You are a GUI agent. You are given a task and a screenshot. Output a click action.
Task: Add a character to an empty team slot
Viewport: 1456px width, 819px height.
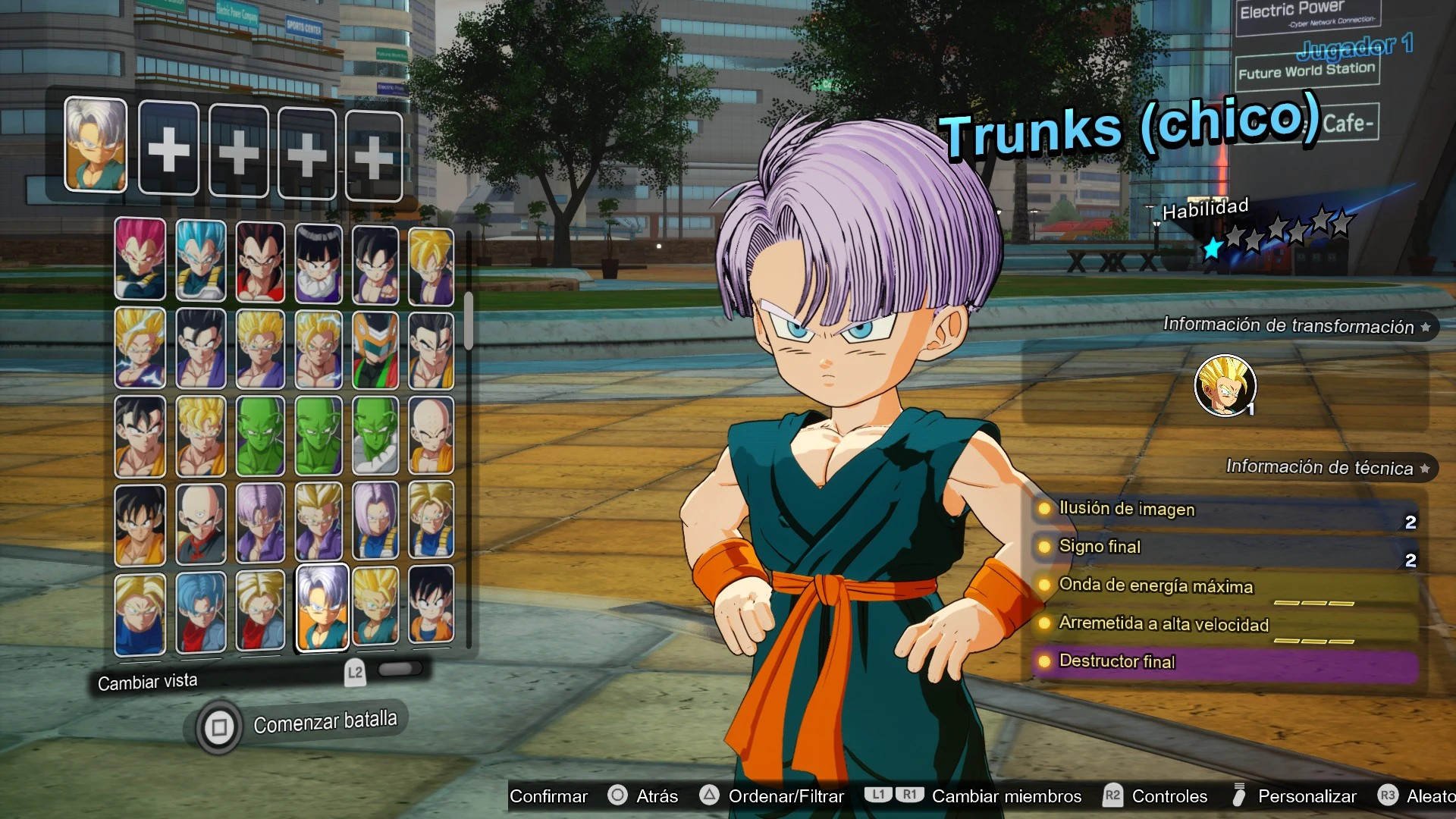point(168,149)
